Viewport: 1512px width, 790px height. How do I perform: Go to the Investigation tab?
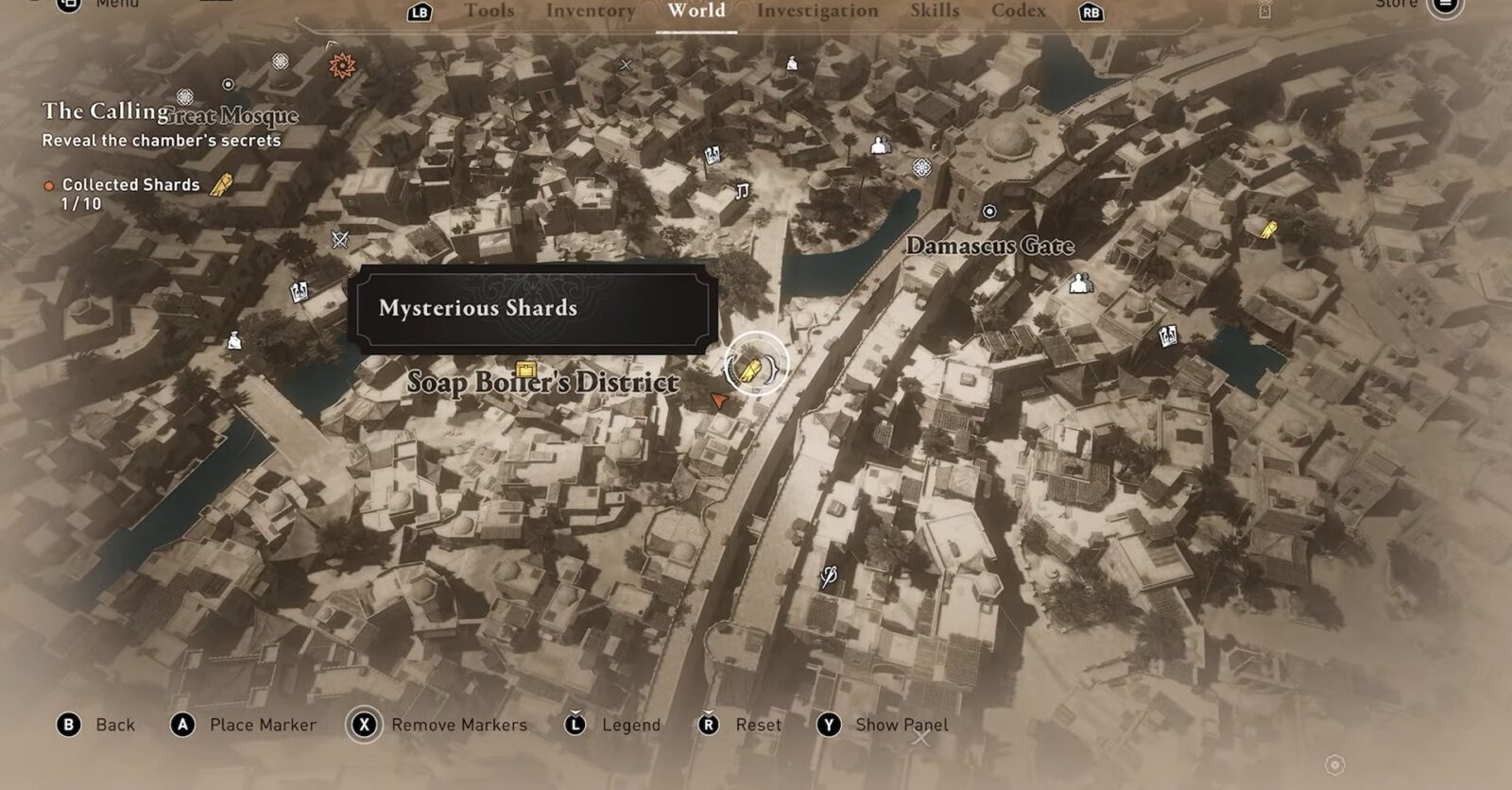[x=816, y=11]
